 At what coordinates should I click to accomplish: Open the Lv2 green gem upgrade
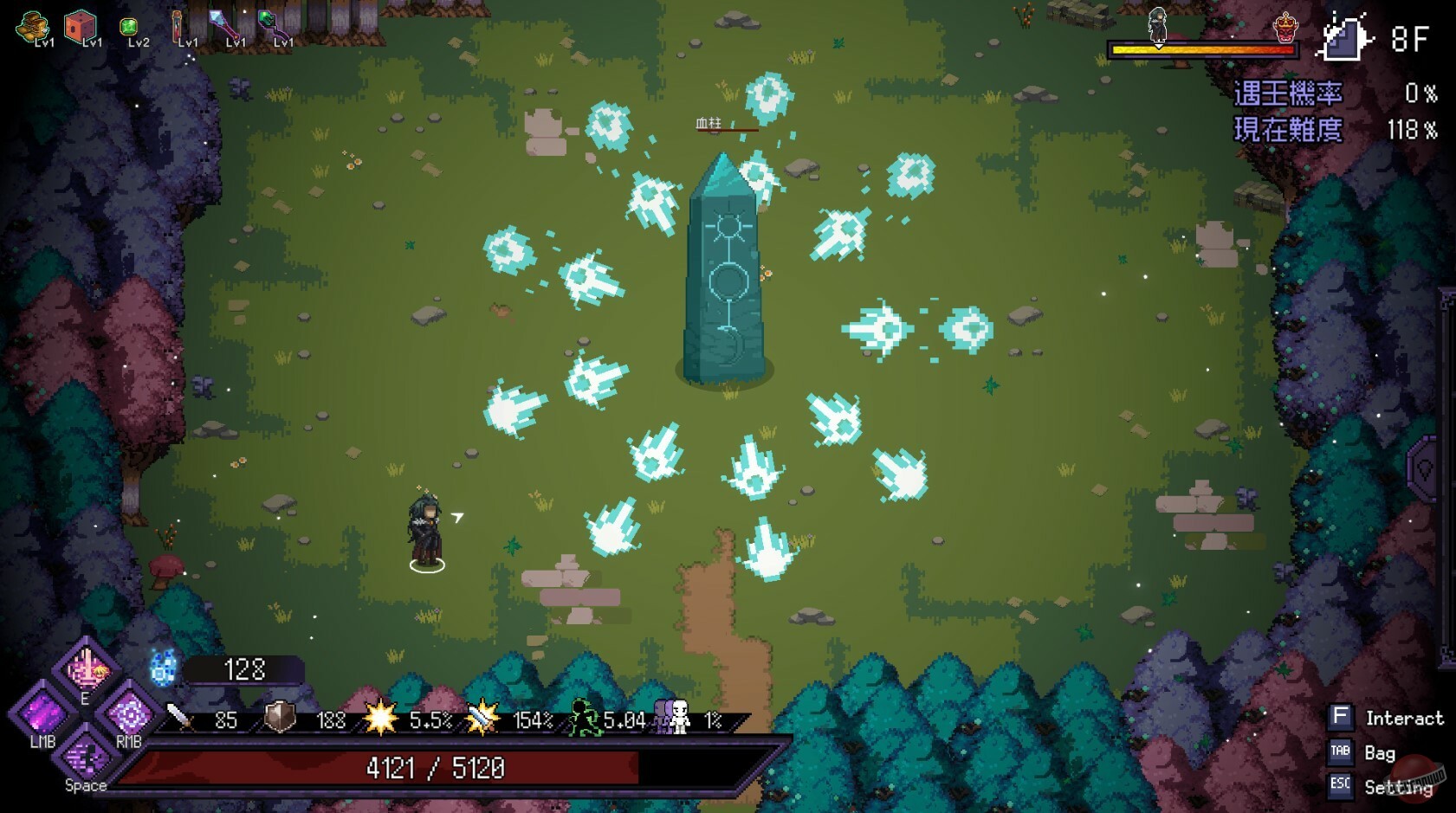(129, 27)
